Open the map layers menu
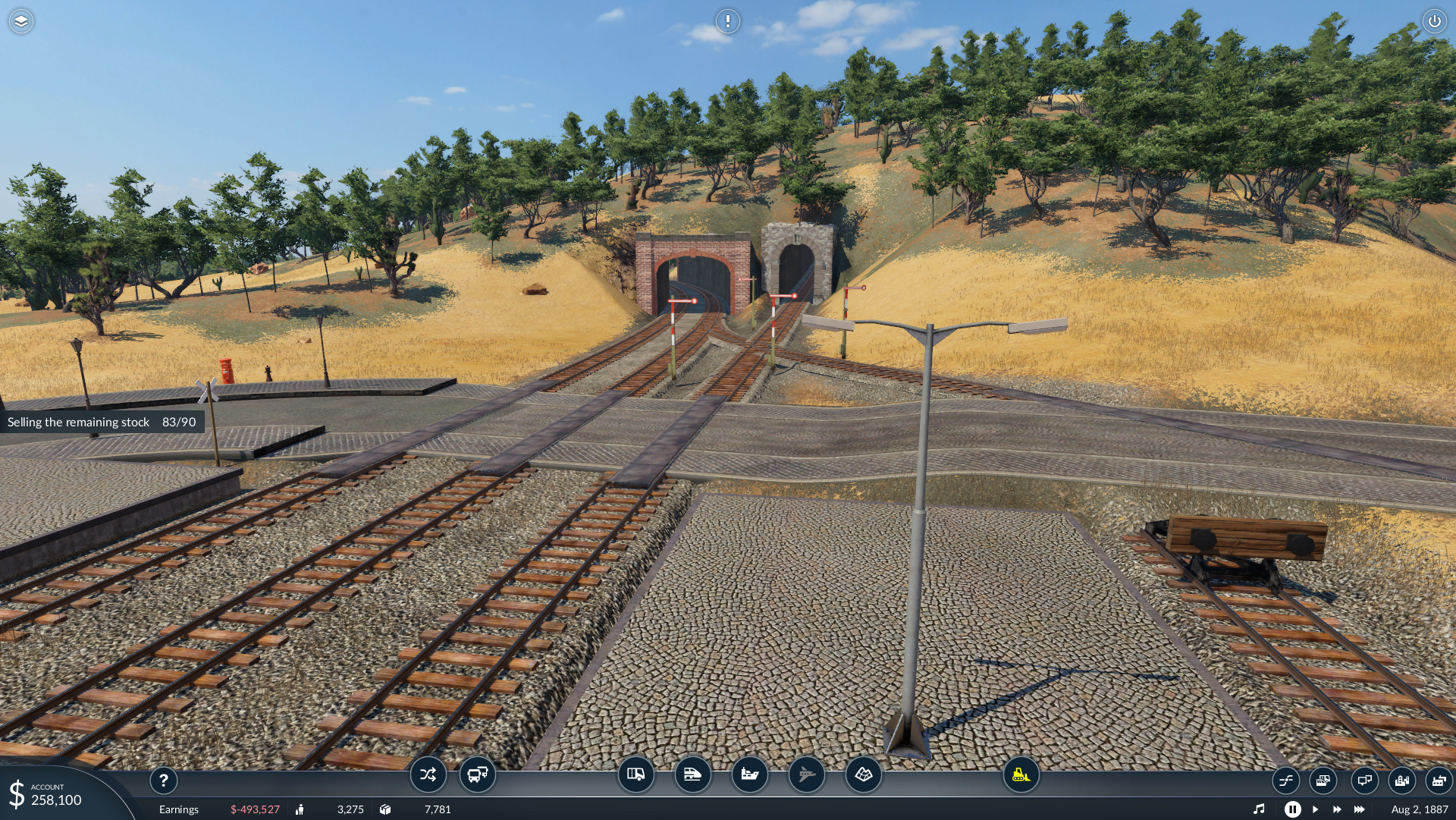Screen dimensions: 1456x820 coord(21,21)
